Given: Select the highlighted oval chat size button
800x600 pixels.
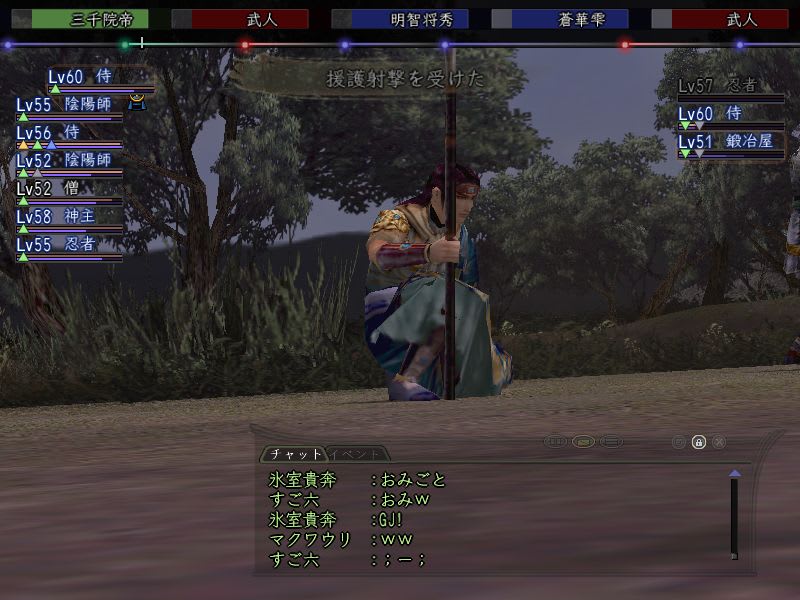Looking at the screenshot, I should 585,441.
